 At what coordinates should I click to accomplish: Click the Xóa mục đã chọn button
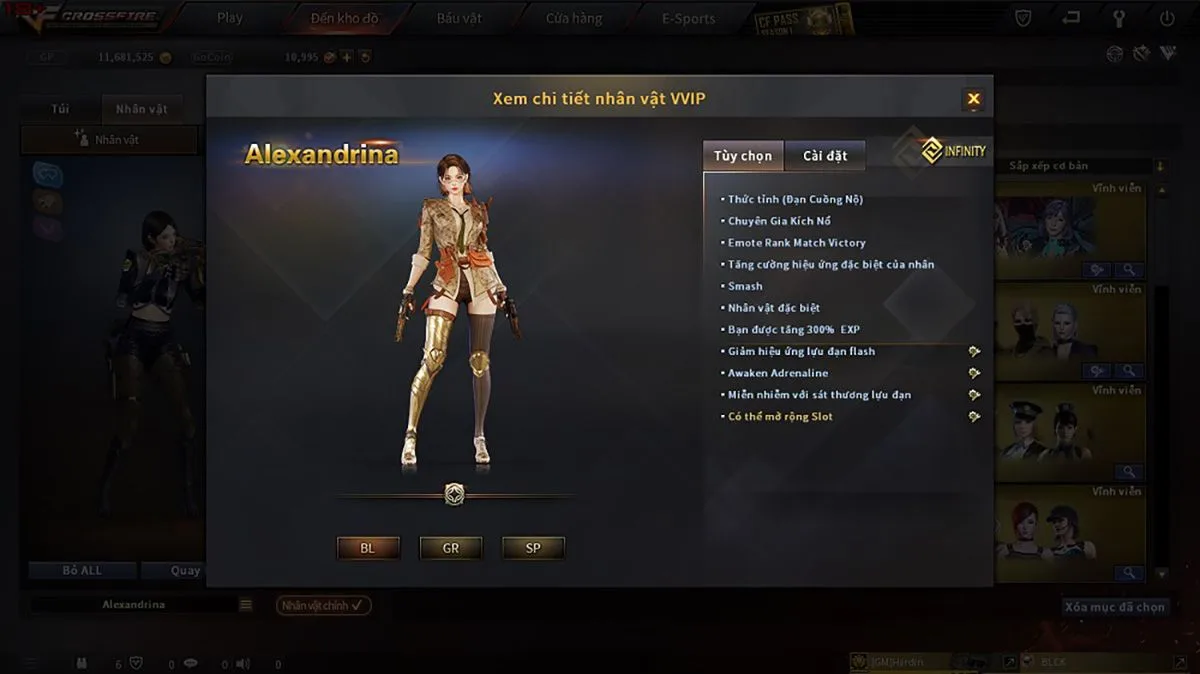1115,606
